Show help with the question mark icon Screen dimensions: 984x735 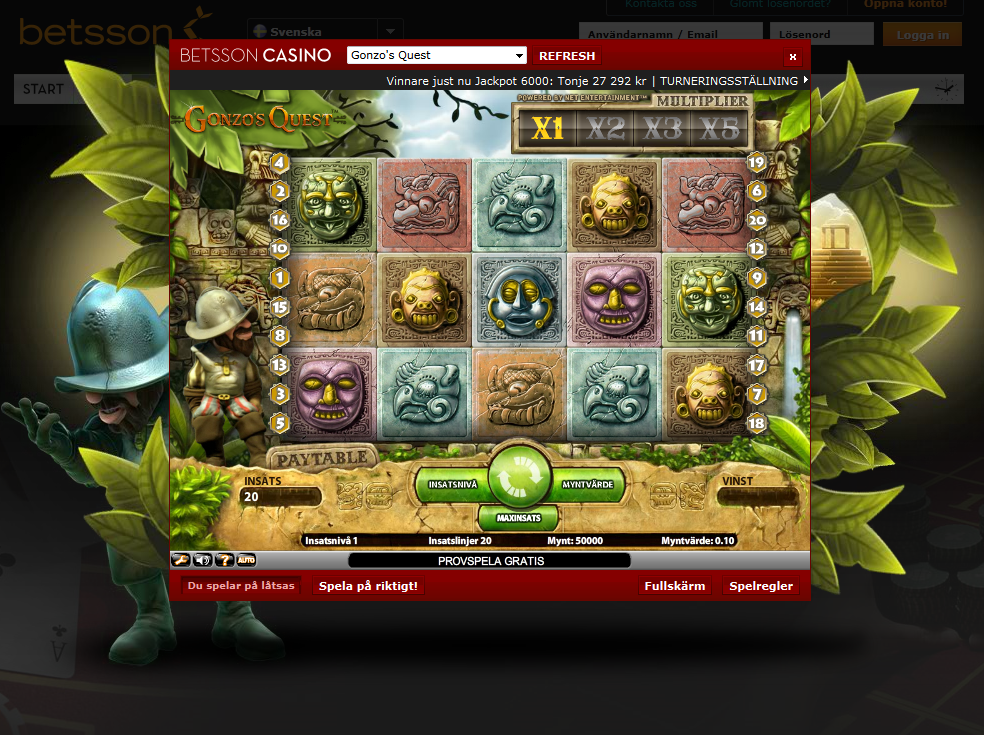pos(224,560)
